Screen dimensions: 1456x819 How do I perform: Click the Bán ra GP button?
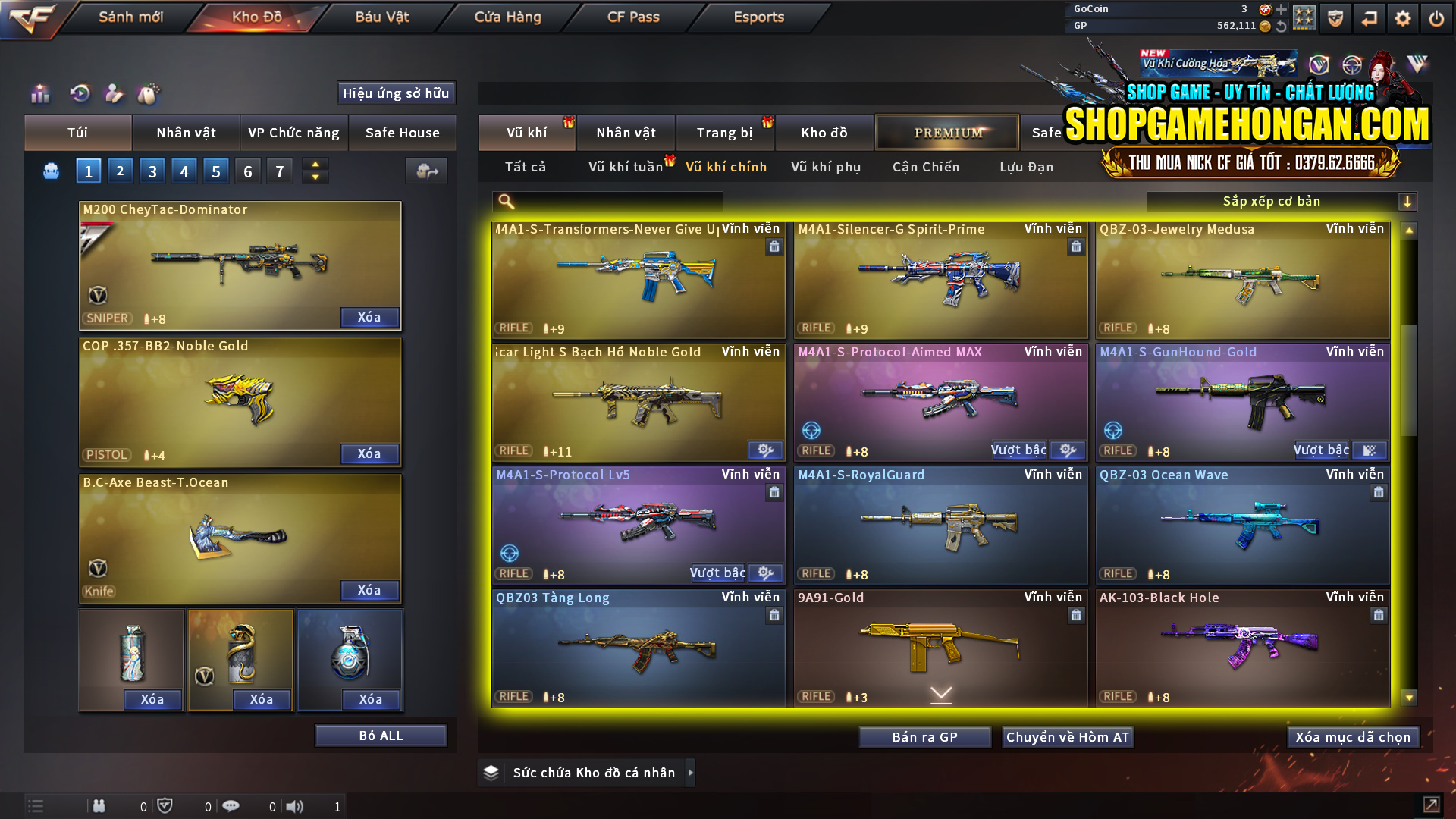click(x=924, y=736)
